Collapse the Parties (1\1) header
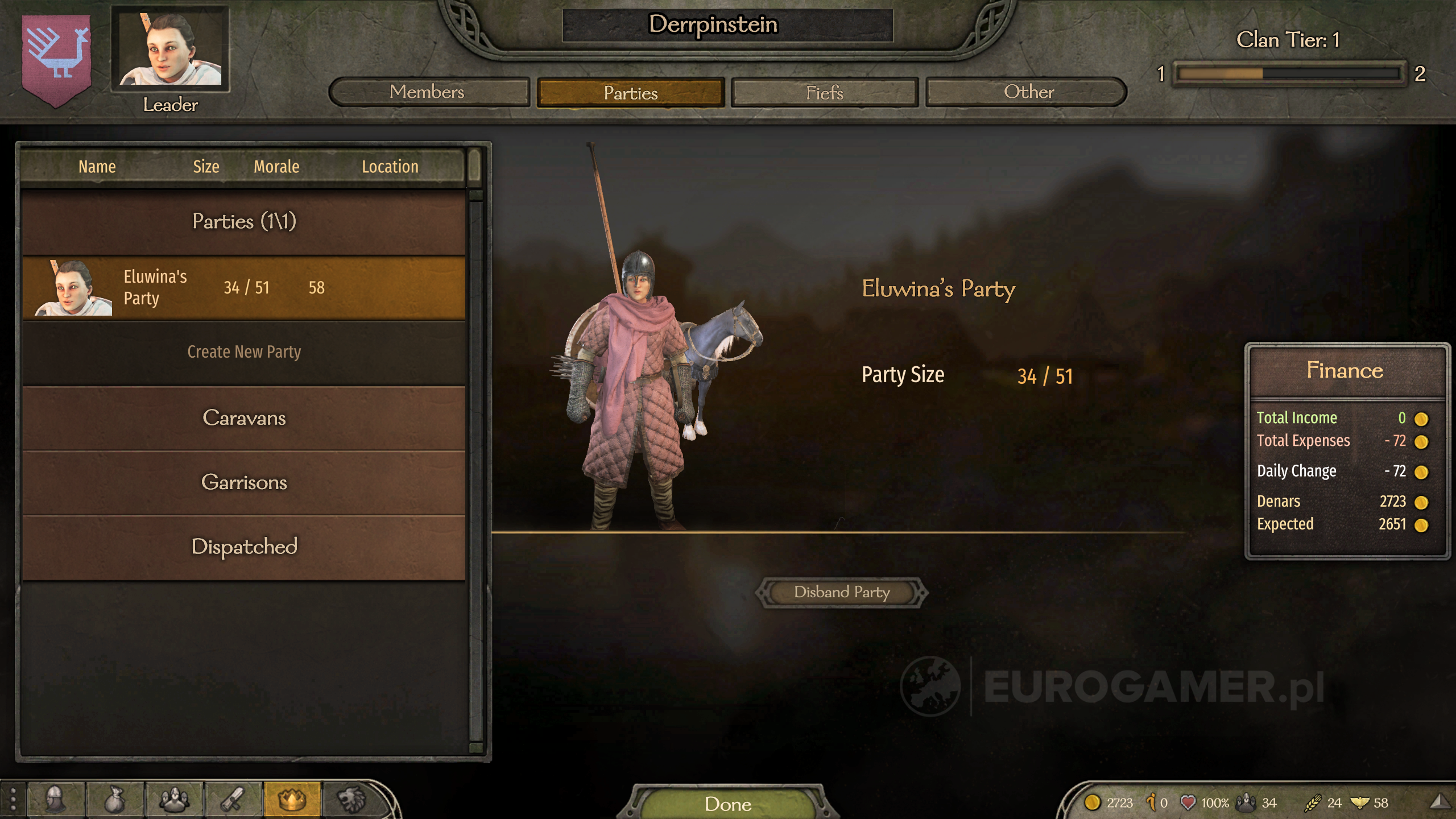The width and height of the screenshot is (1456, 819). click(x=245, y=221)
